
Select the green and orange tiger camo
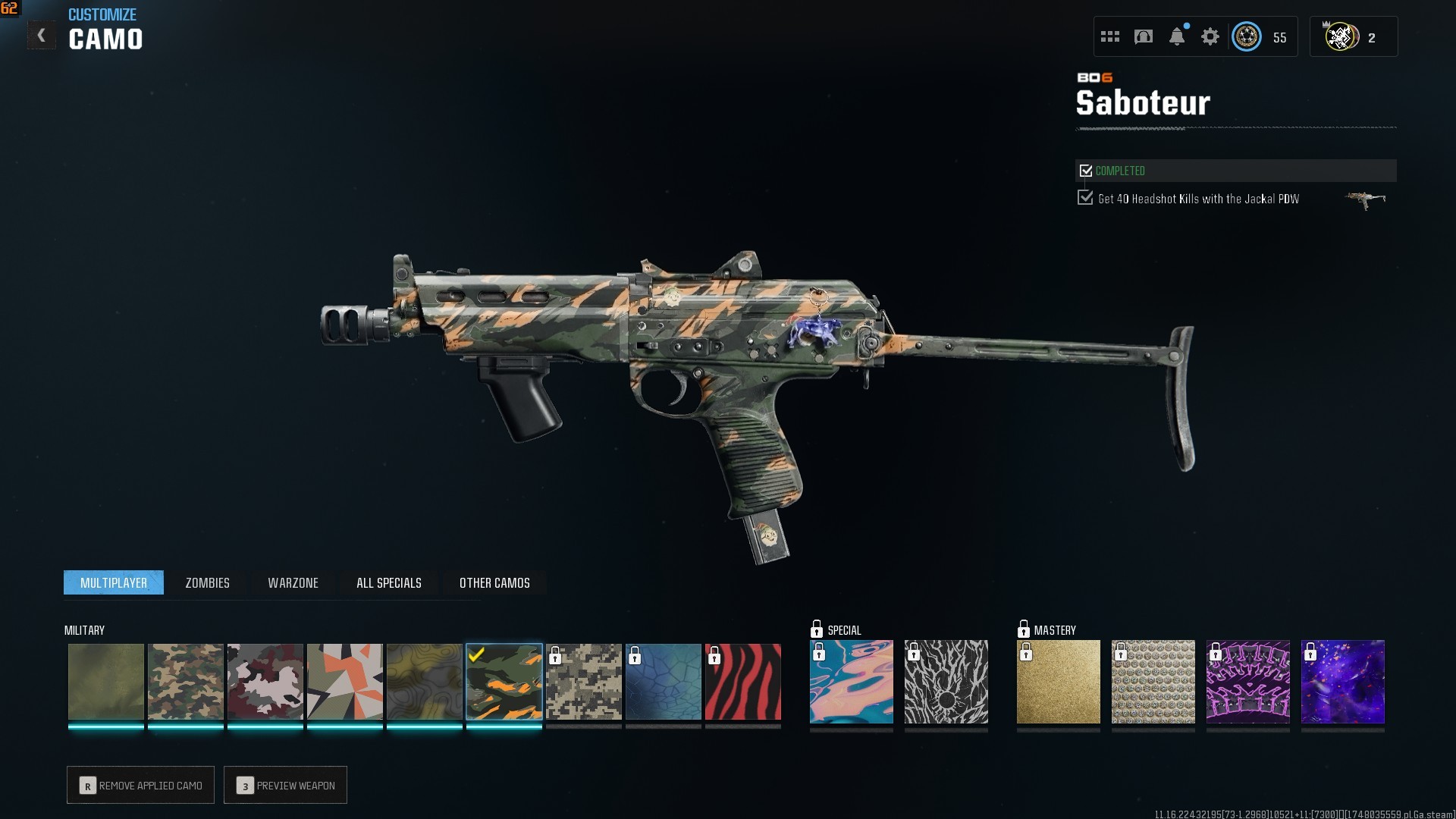[504, 682]
